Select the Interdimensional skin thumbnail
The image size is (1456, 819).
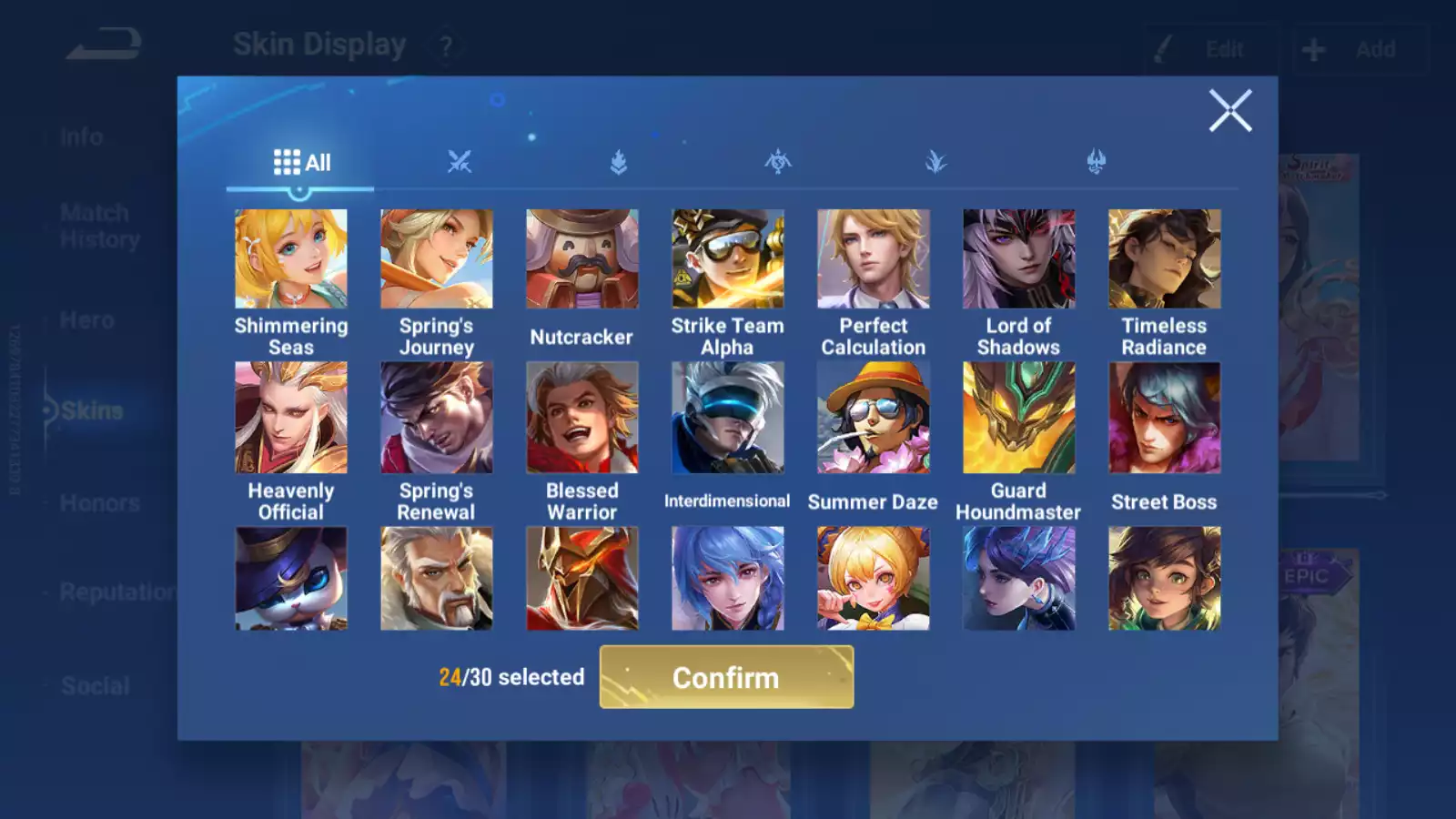pyautogui.click(x=727, y=416)
